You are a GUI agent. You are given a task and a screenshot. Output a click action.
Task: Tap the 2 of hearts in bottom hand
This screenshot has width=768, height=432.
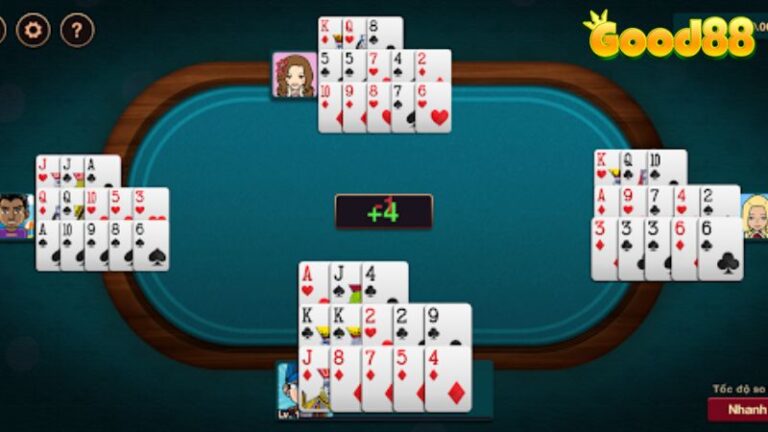374,324
